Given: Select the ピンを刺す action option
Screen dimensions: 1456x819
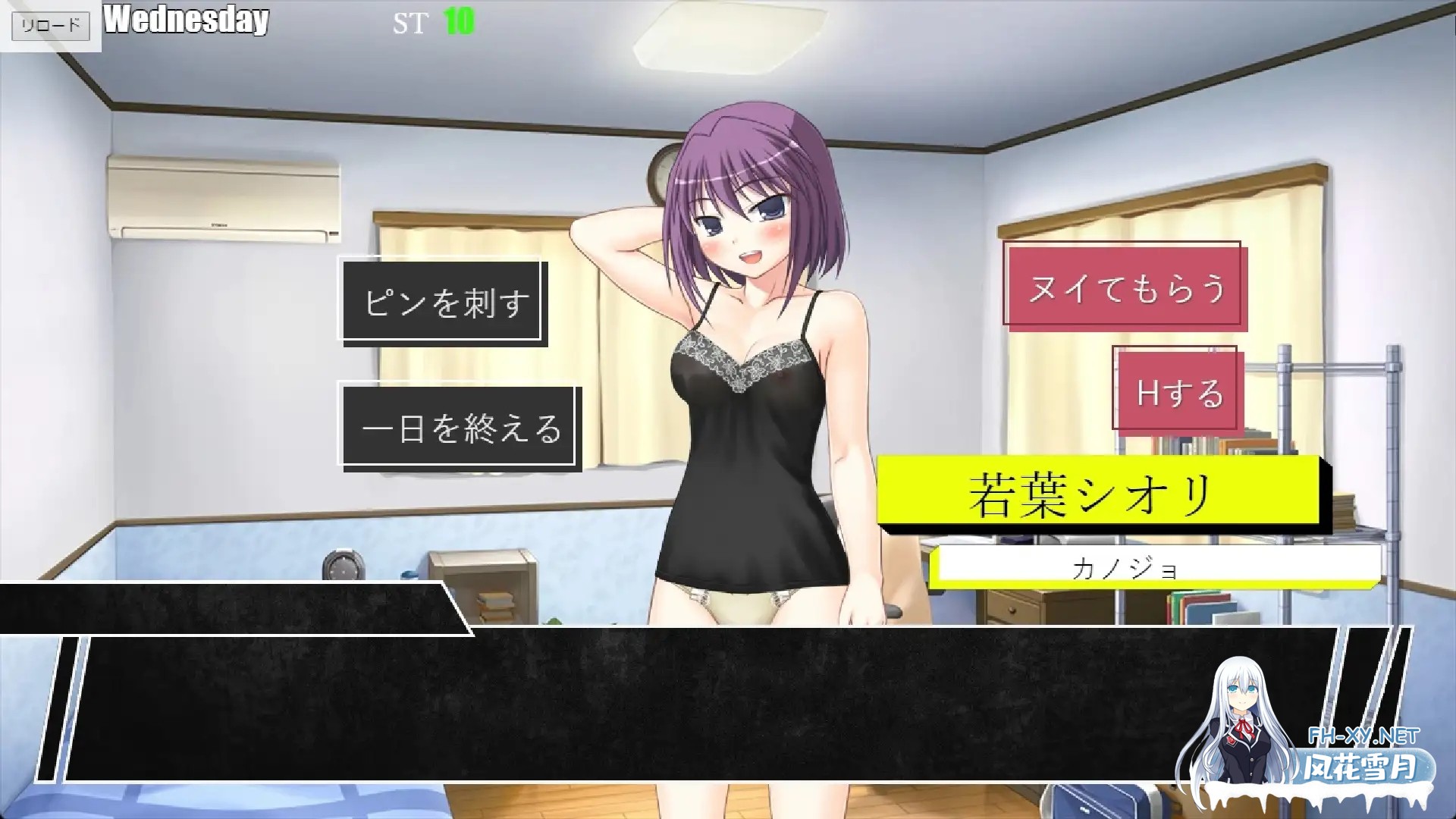Looking at the screenshot, I should tap(442, 302).
